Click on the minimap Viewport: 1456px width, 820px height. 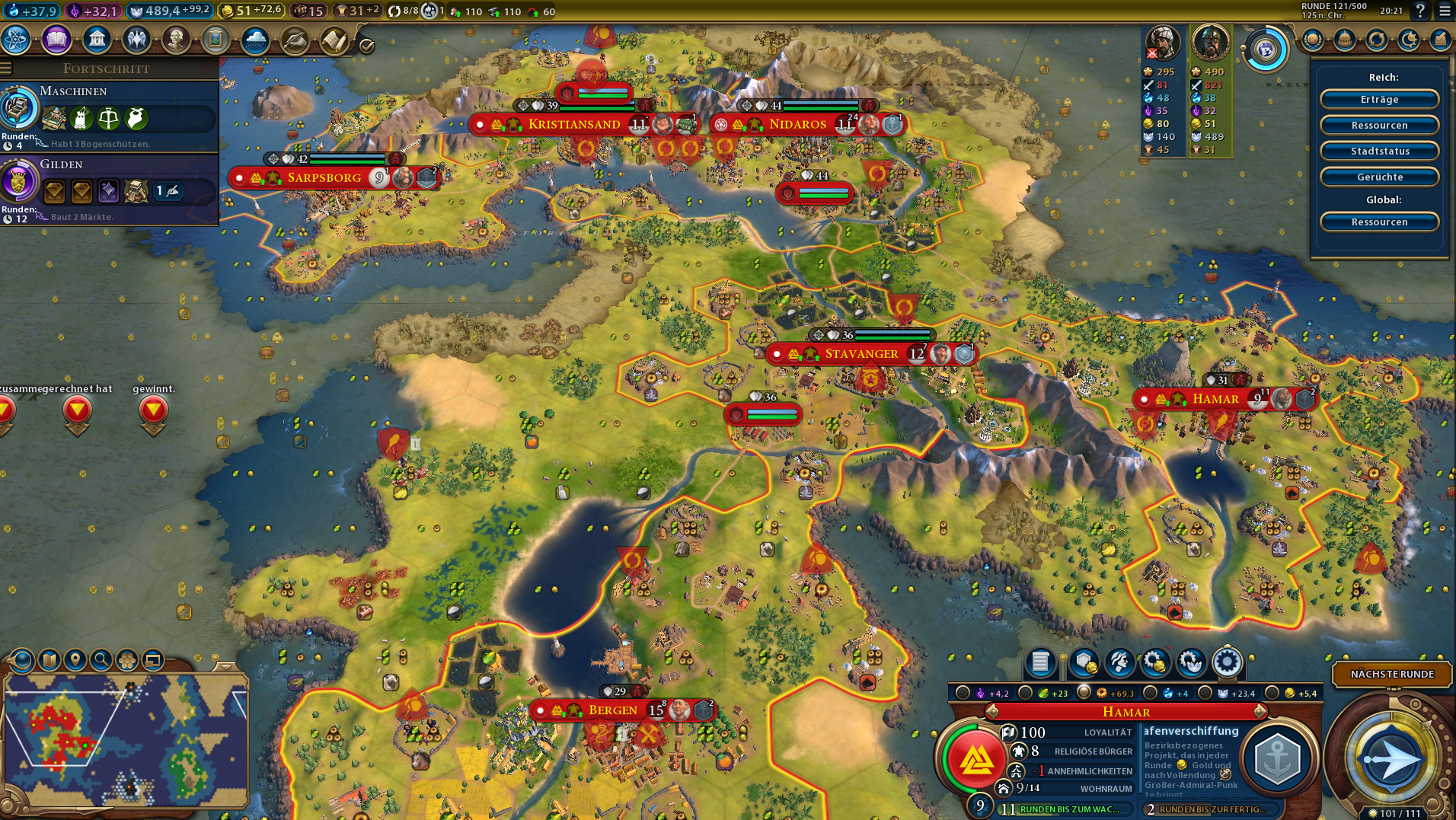126,739
